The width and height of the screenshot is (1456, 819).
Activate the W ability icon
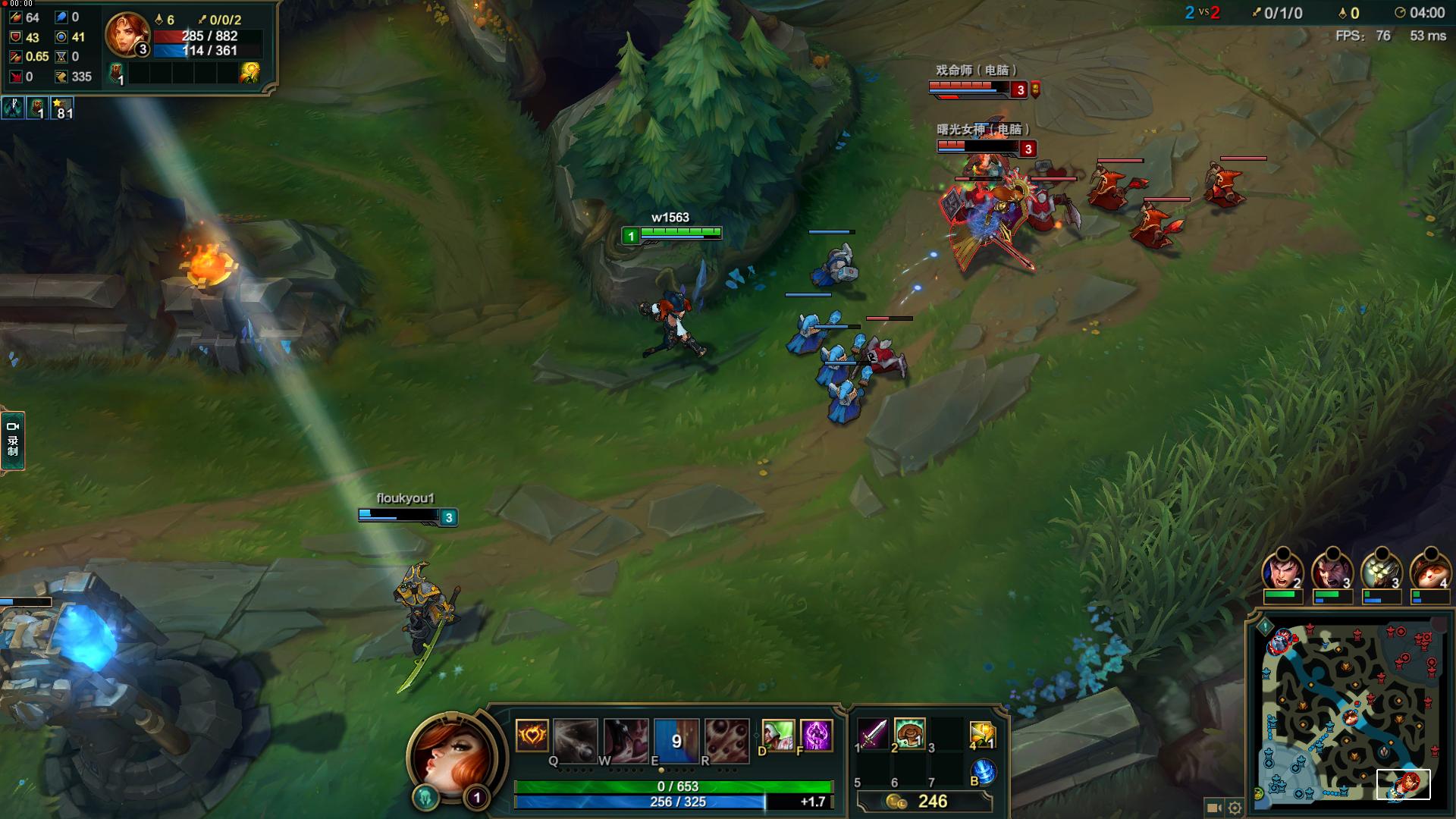click(626, 739)
